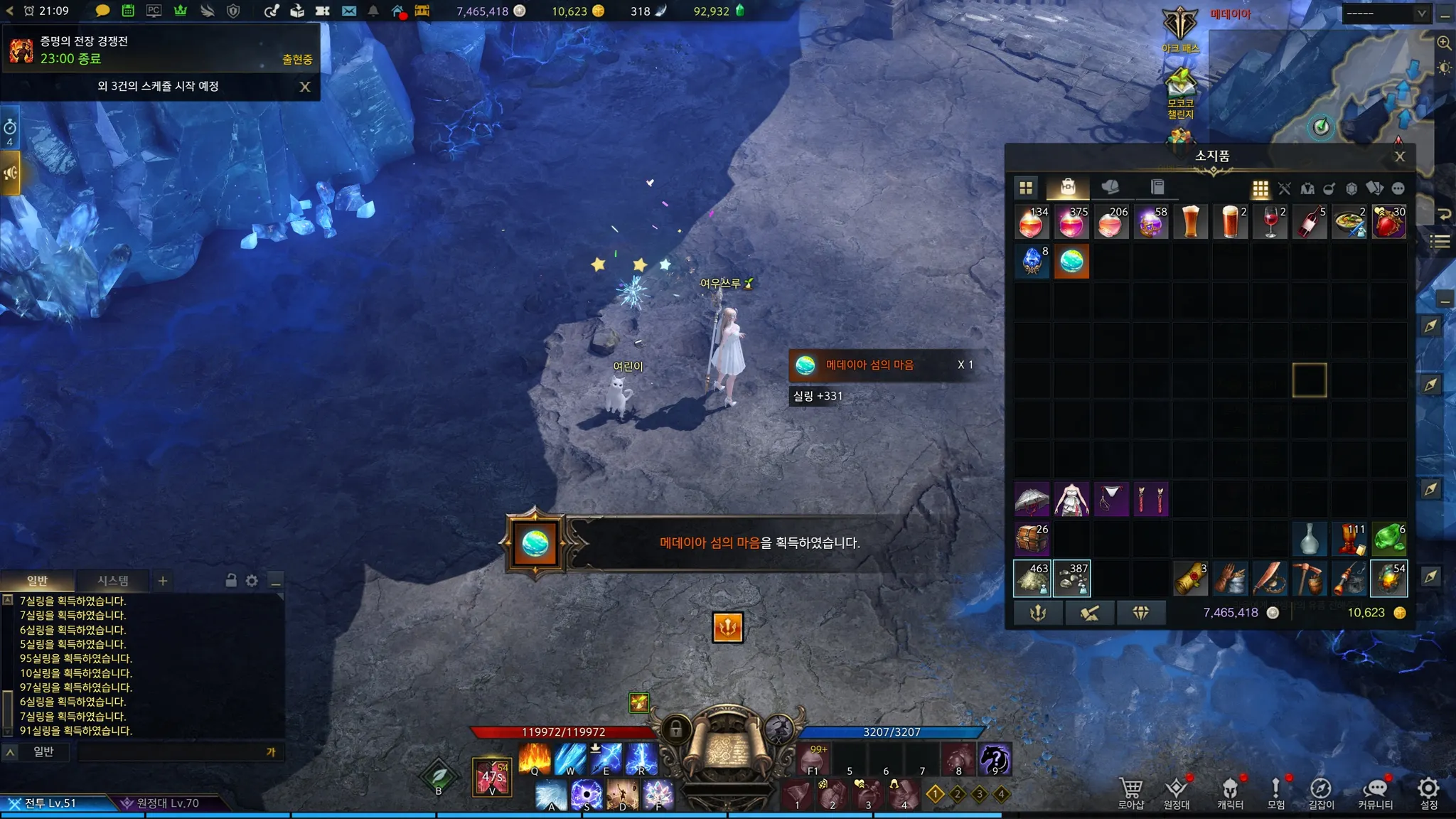Open the treasure chest item stack

(x=1032, y=539)
